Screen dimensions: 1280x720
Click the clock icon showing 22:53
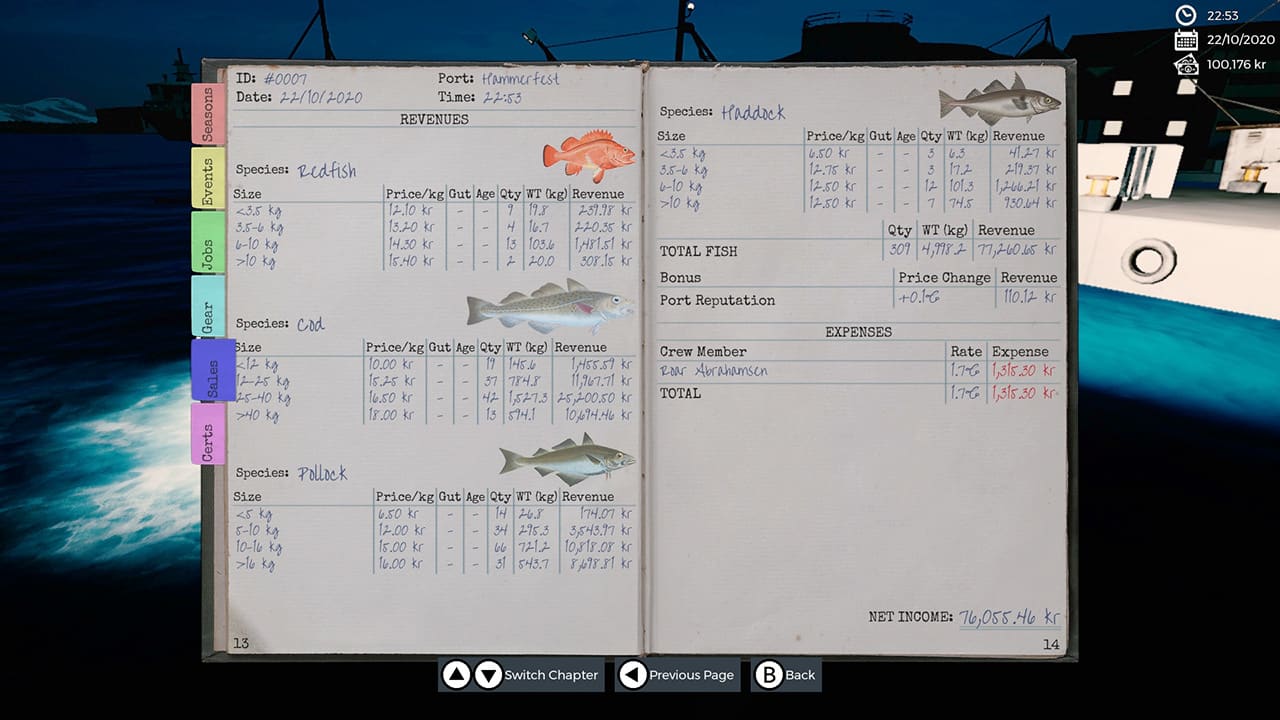point(1186,15)
